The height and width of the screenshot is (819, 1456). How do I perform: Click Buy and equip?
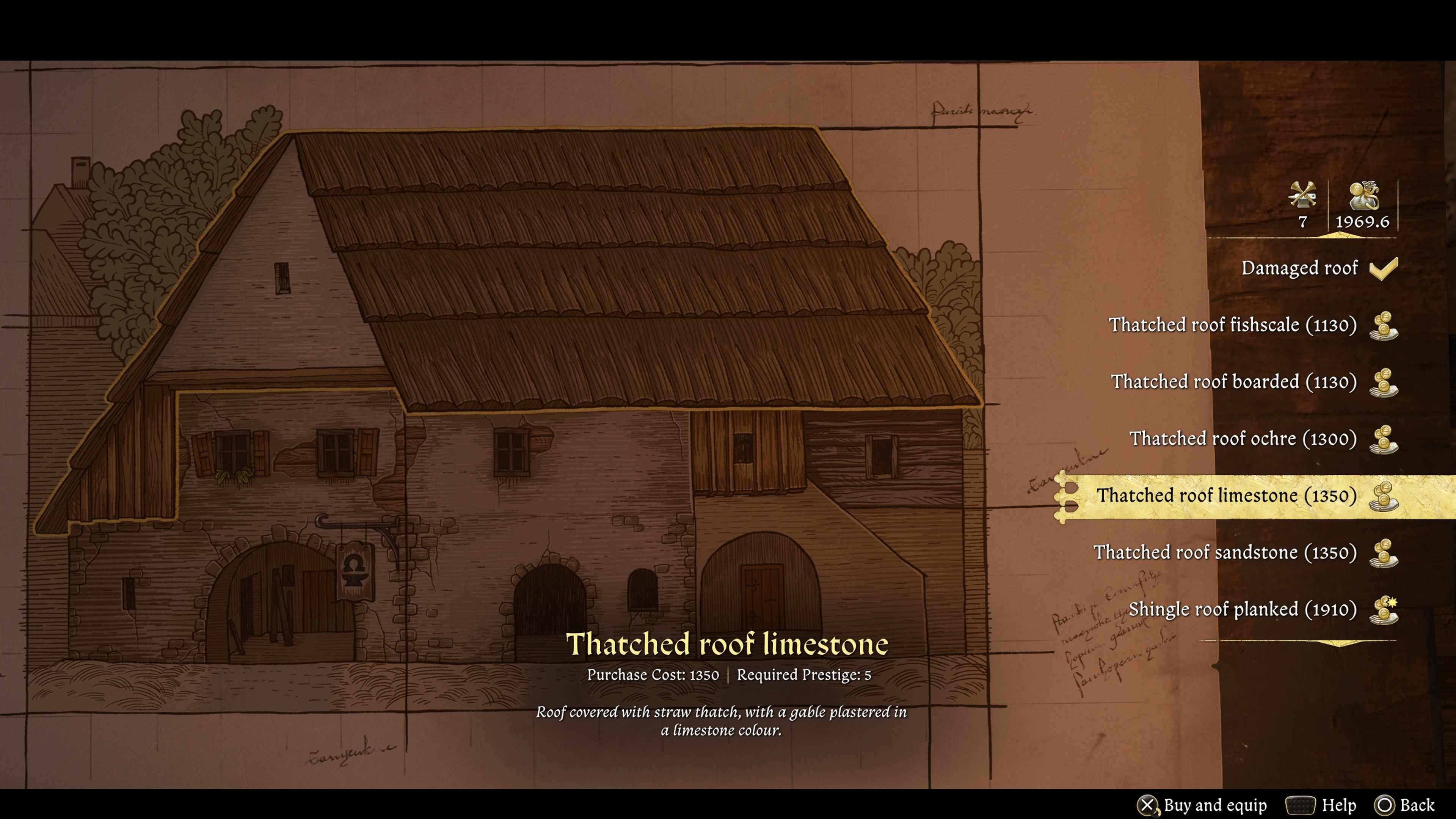click(x=1203, y=805)
